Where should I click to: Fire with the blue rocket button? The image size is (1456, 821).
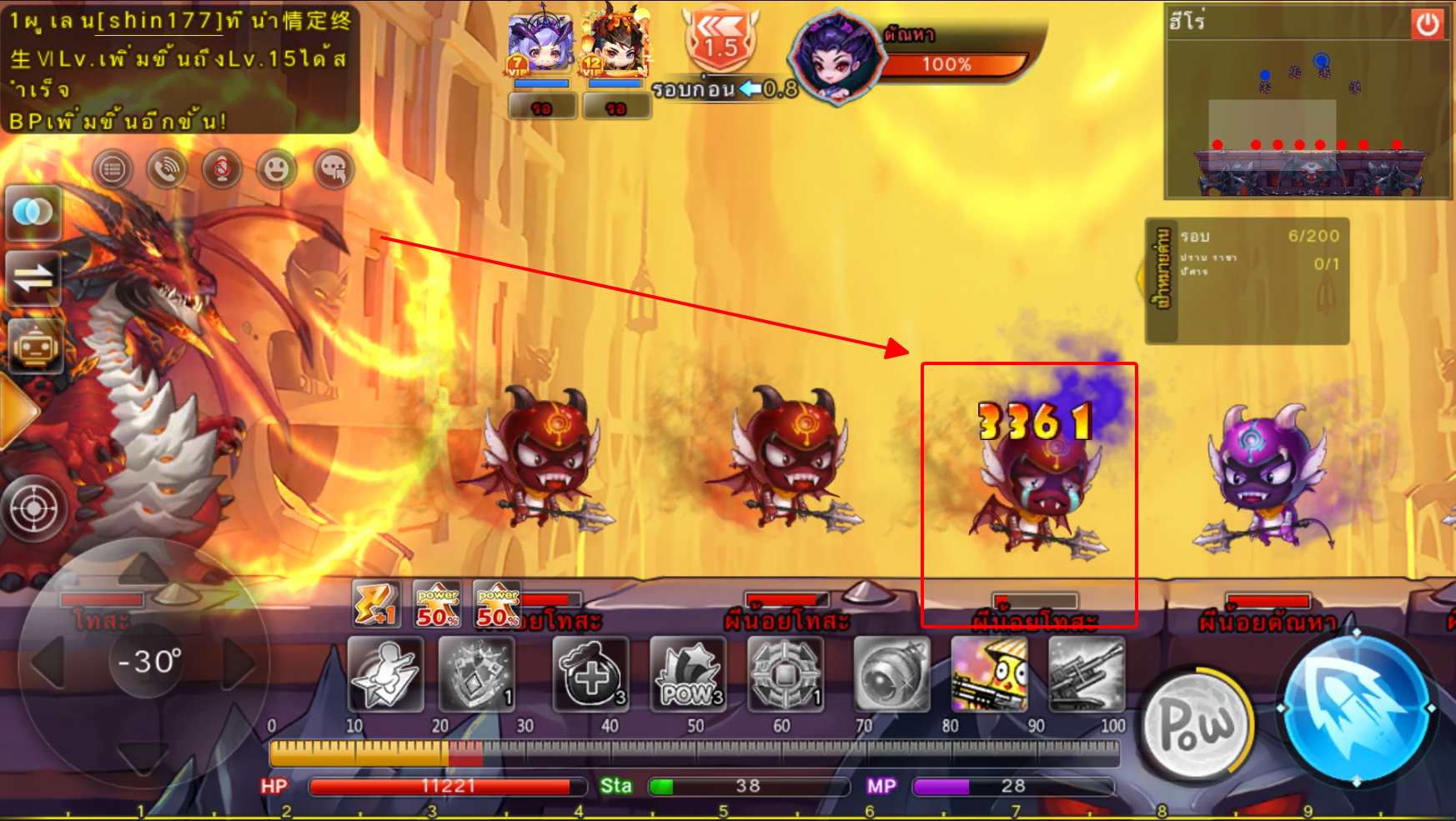point(1356,708)
